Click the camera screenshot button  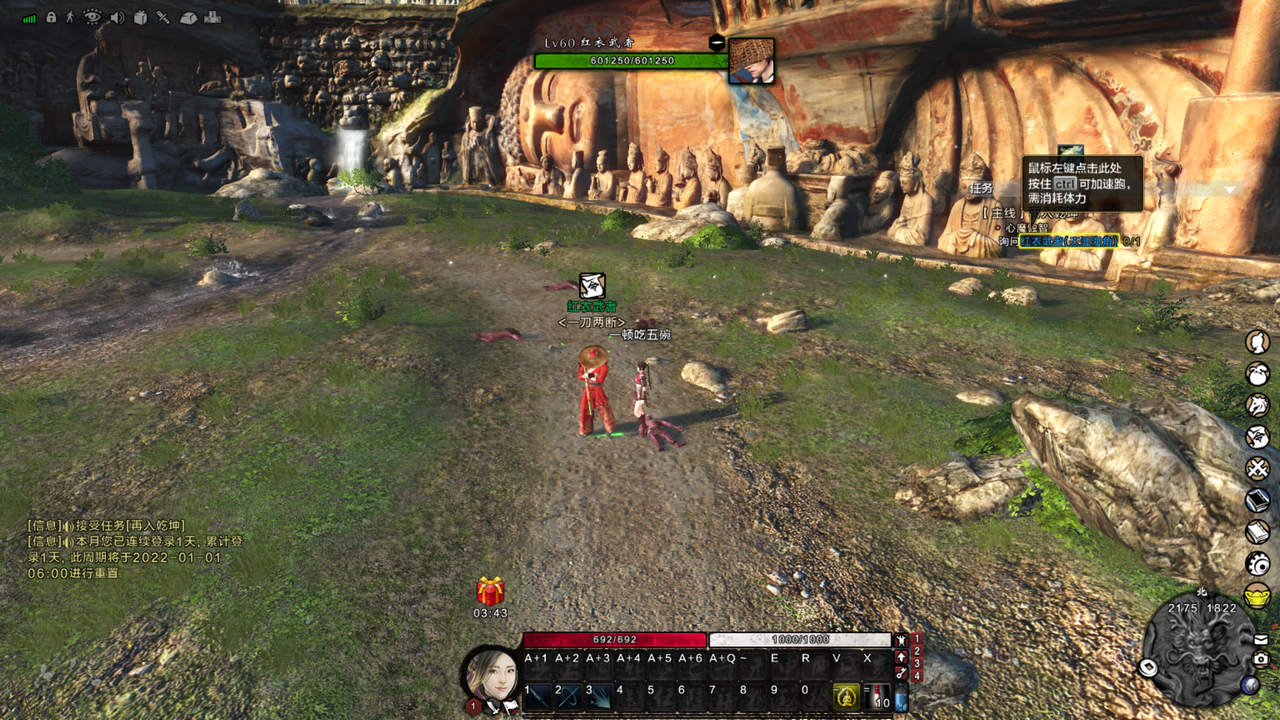click(x=1260, y=659)
